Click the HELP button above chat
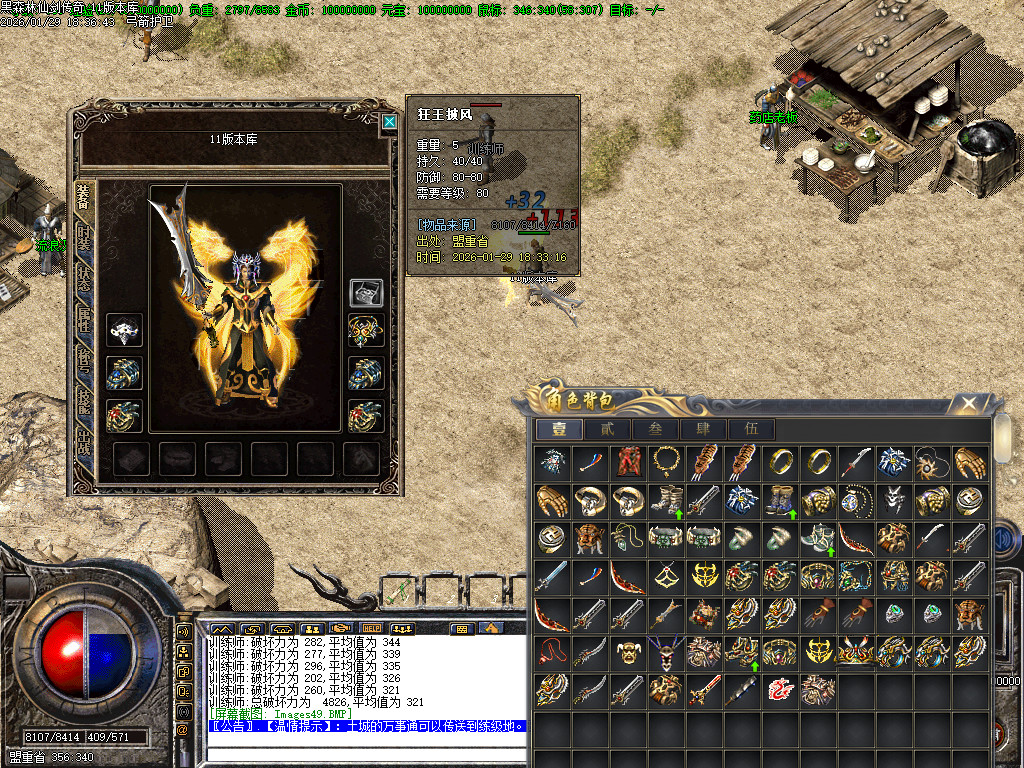This screenshot has height=768, width=1024. pos(372,628)
